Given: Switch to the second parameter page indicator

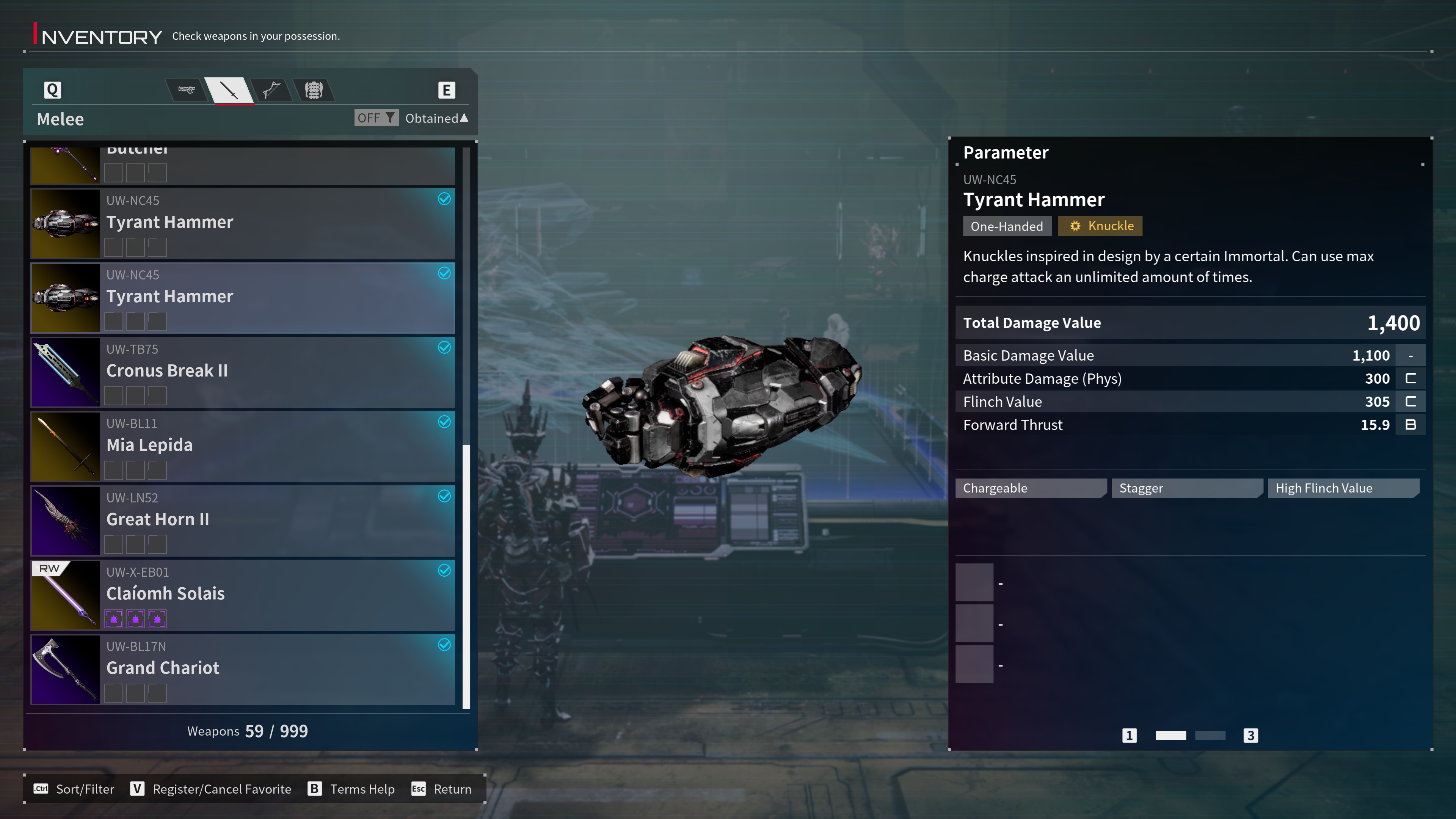Looking at the screenshot, I should tap(1210, 735).
